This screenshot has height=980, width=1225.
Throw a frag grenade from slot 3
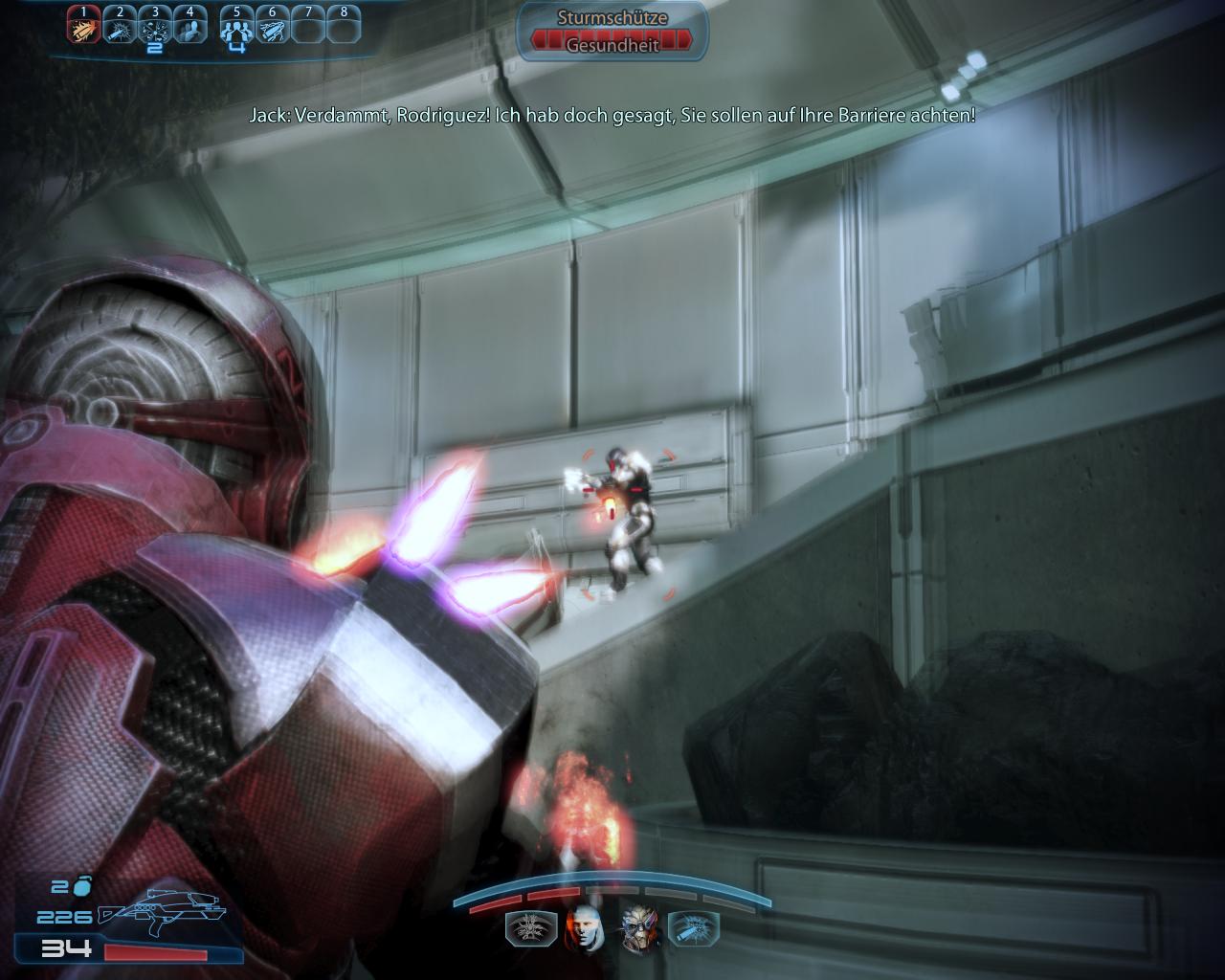click(154, 28)
